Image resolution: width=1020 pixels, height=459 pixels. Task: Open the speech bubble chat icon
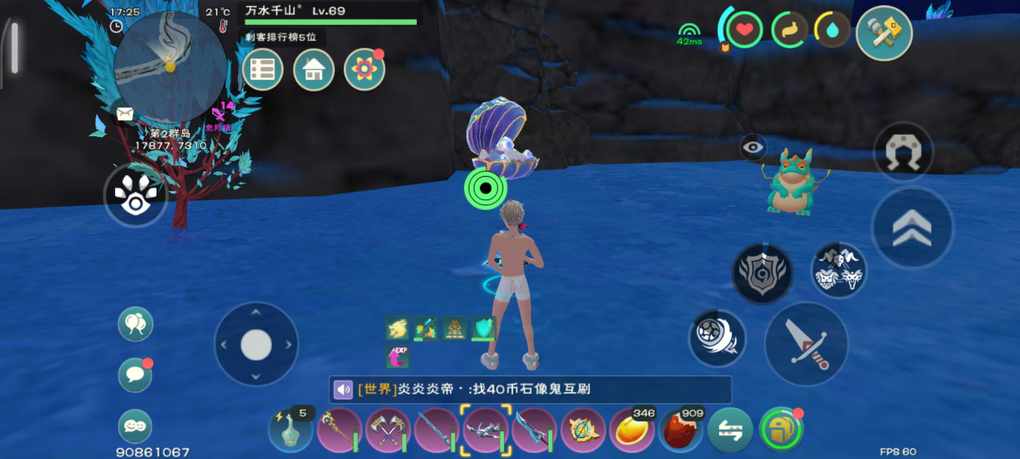tap(135, 375)
